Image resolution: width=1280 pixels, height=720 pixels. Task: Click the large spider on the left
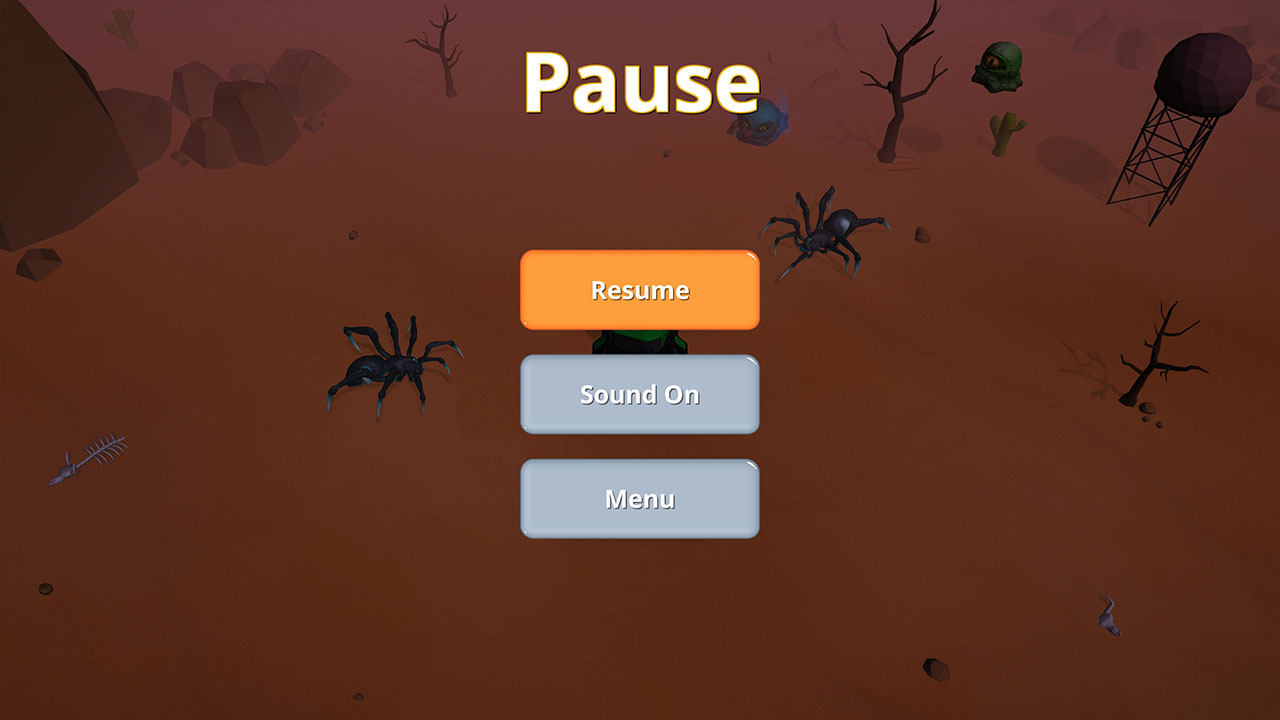pyautogui.click(x=385, y=370)
